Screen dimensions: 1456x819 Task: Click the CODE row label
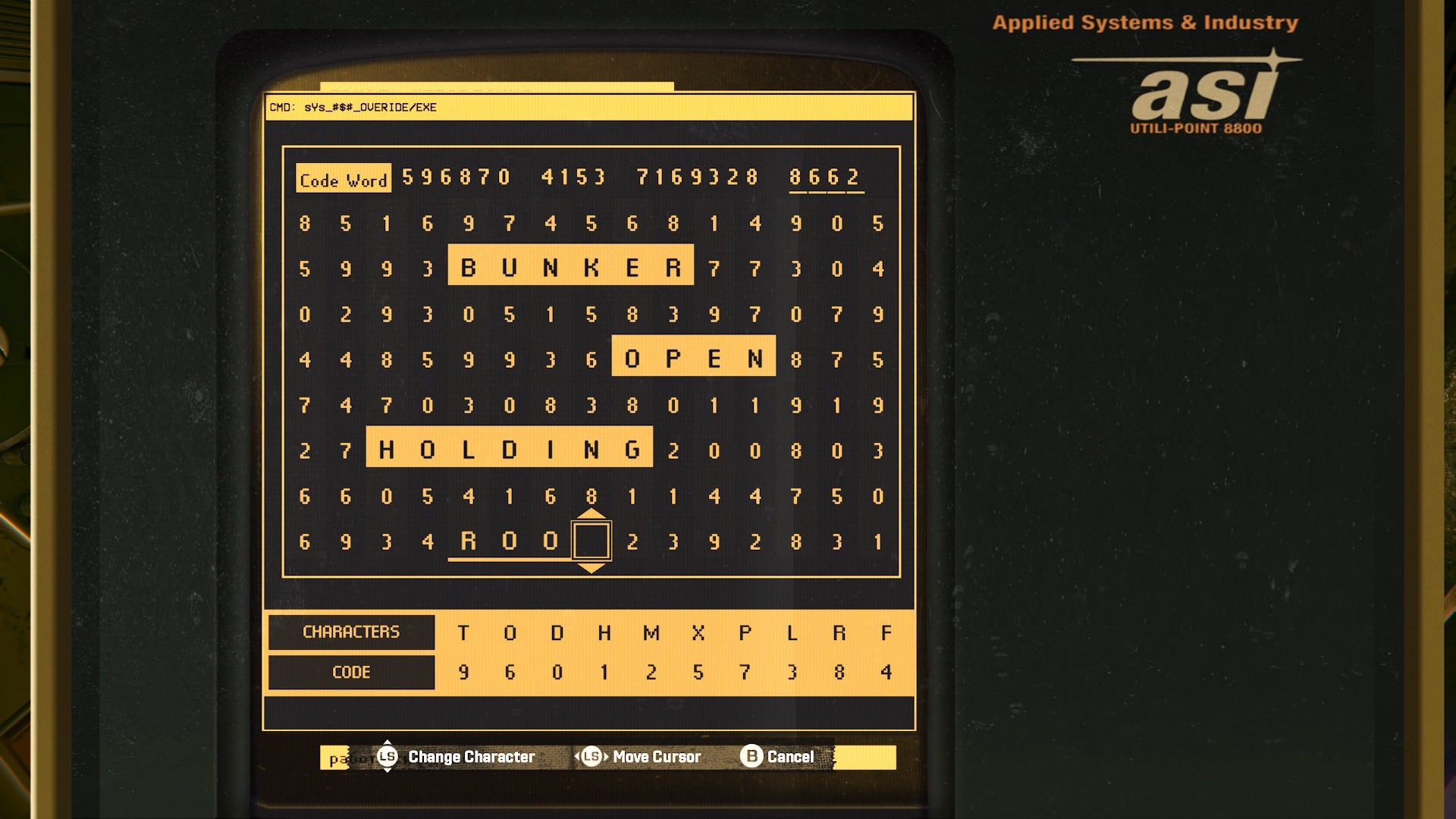point(351,672)
